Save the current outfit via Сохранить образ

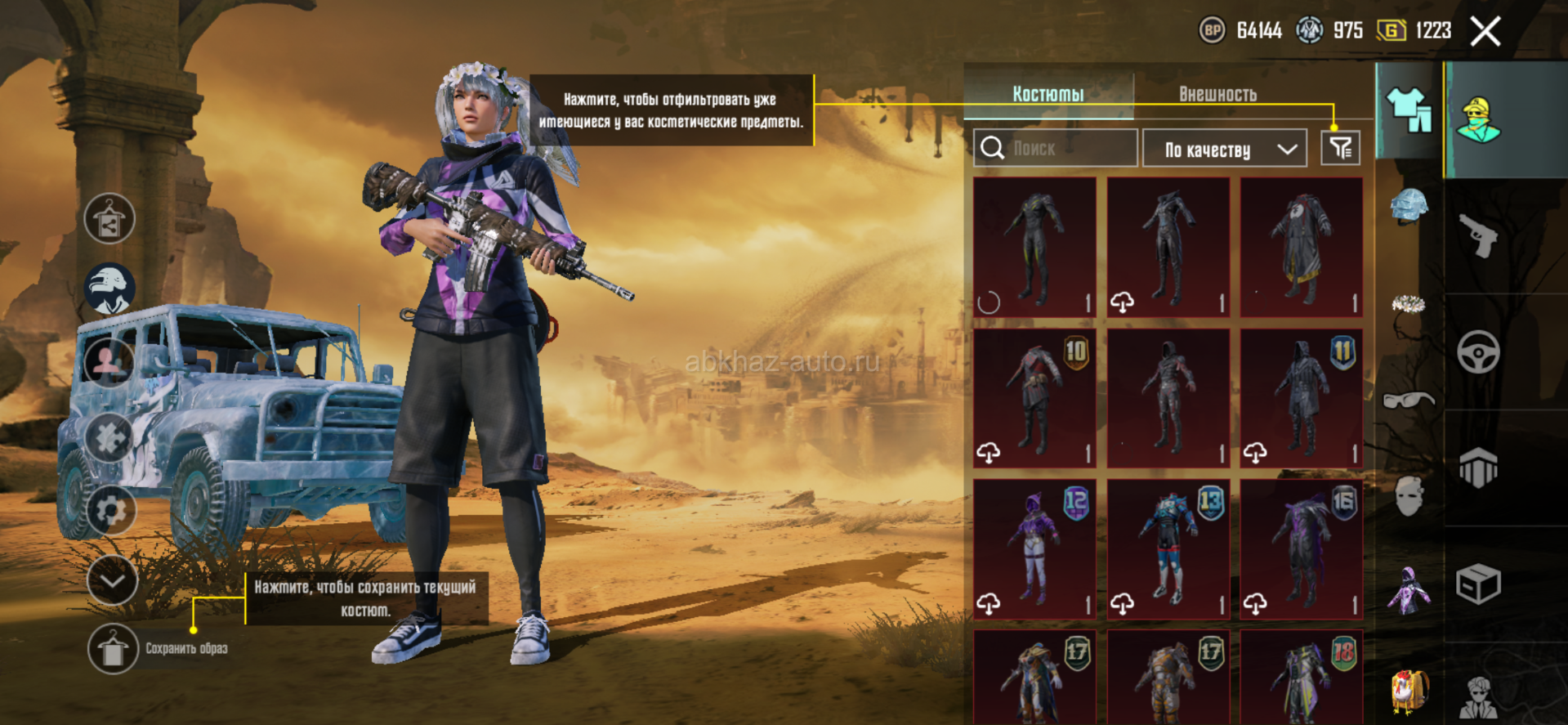[x=113, y=649]
